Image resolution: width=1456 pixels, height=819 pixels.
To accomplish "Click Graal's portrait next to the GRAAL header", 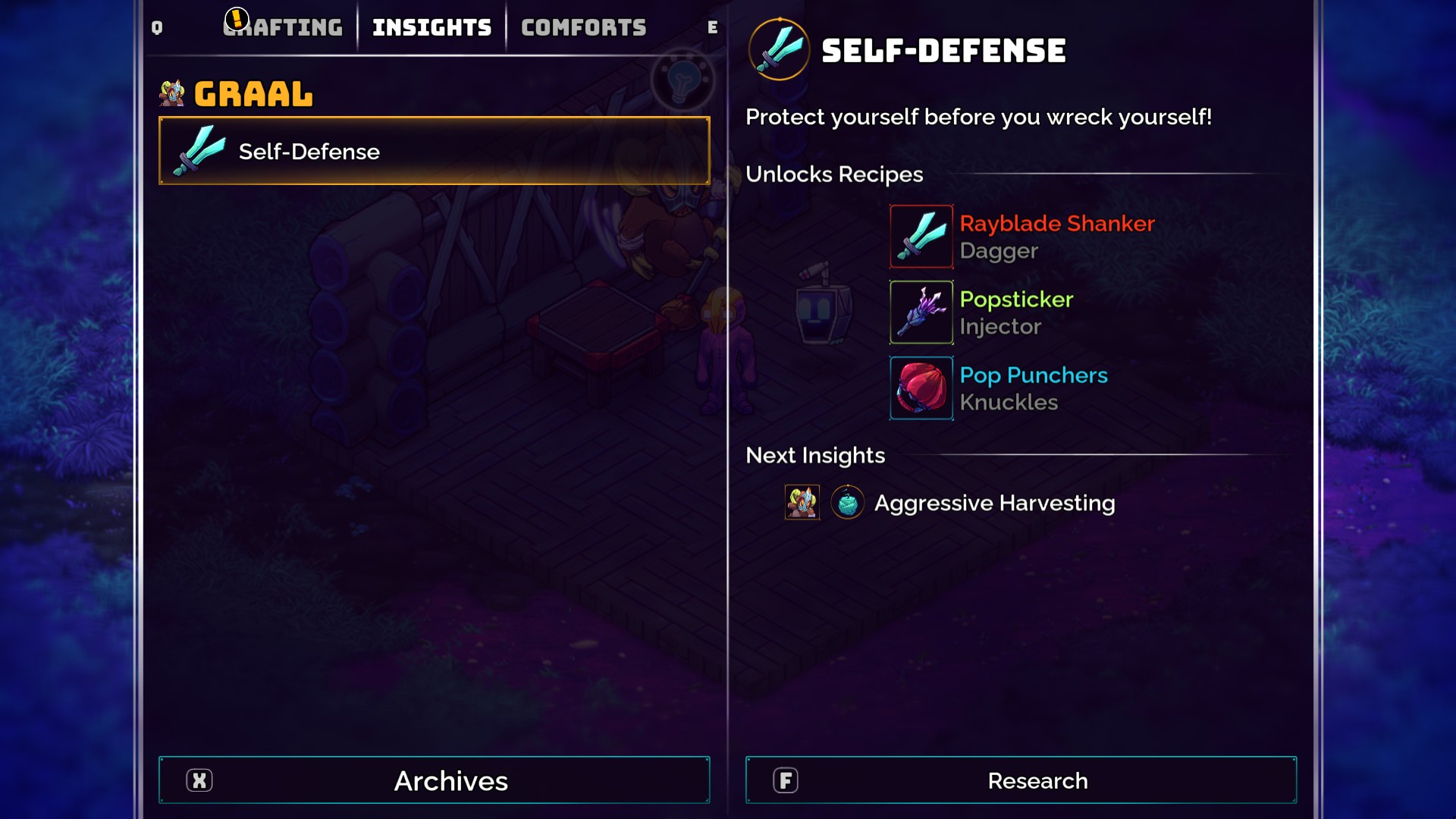I will [x=171, y=93].
